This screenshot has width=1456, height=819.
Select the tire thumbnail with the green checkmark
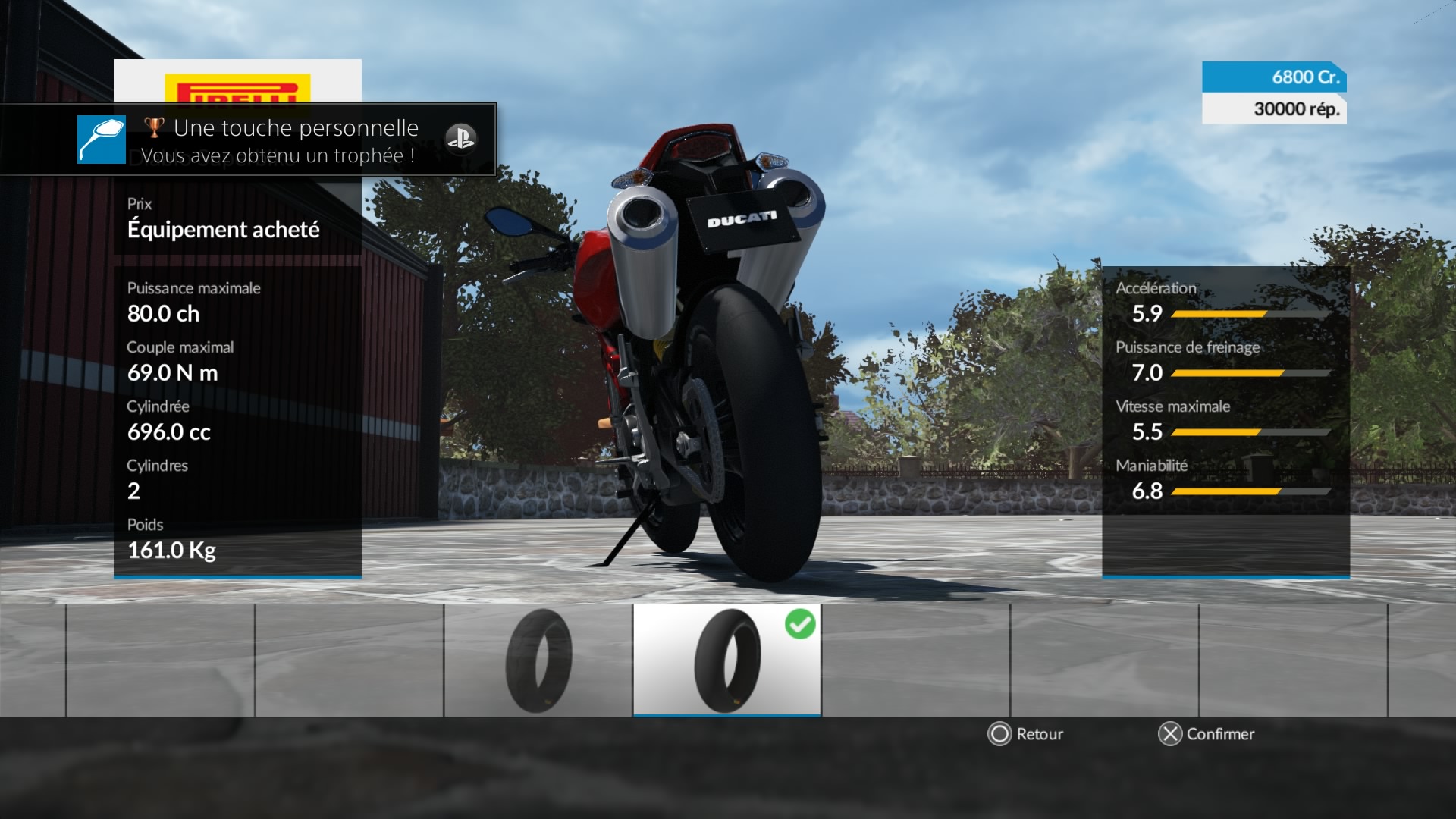pos(726,660)
